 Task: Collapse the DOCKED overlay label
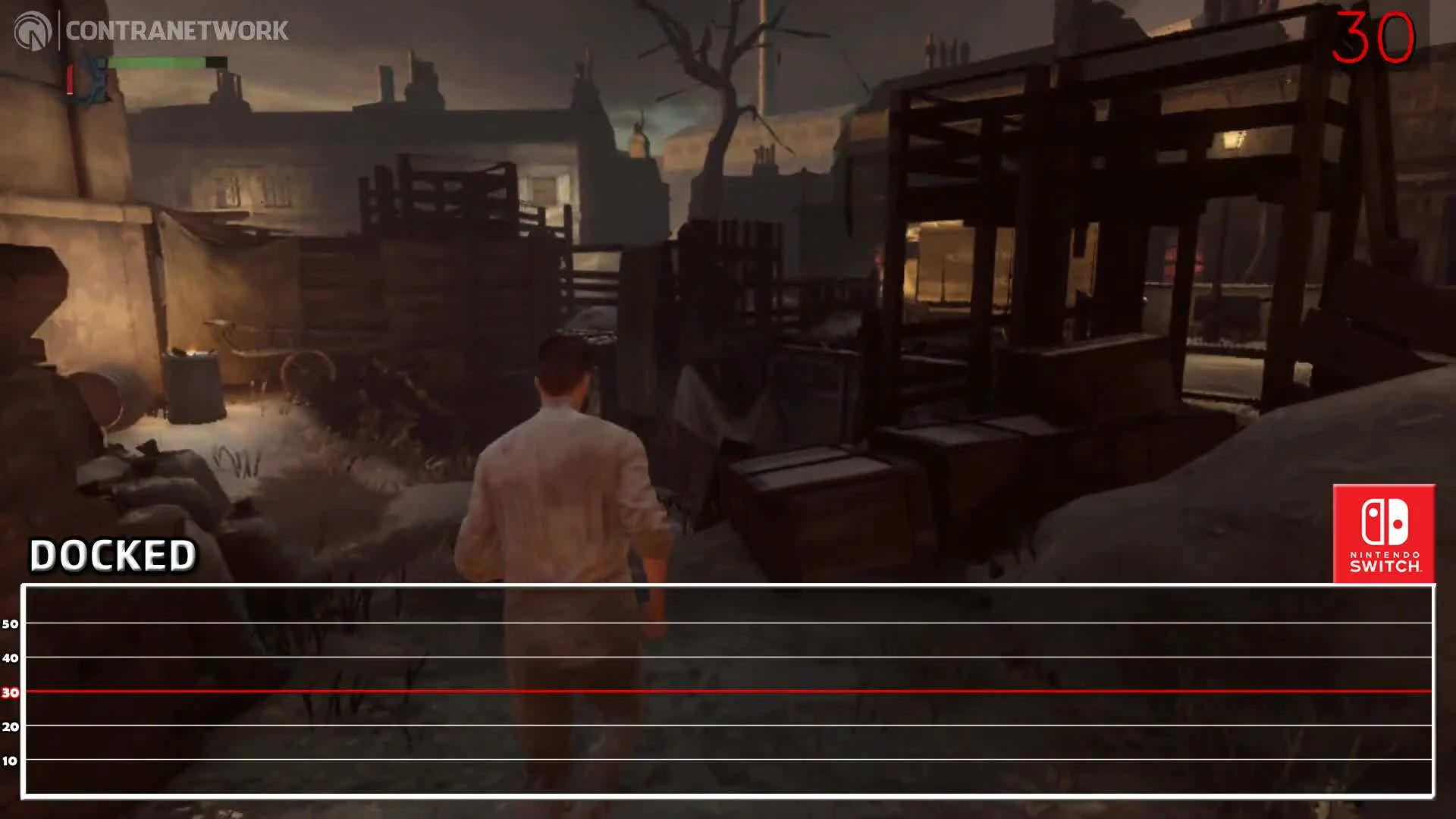[112, 554]
